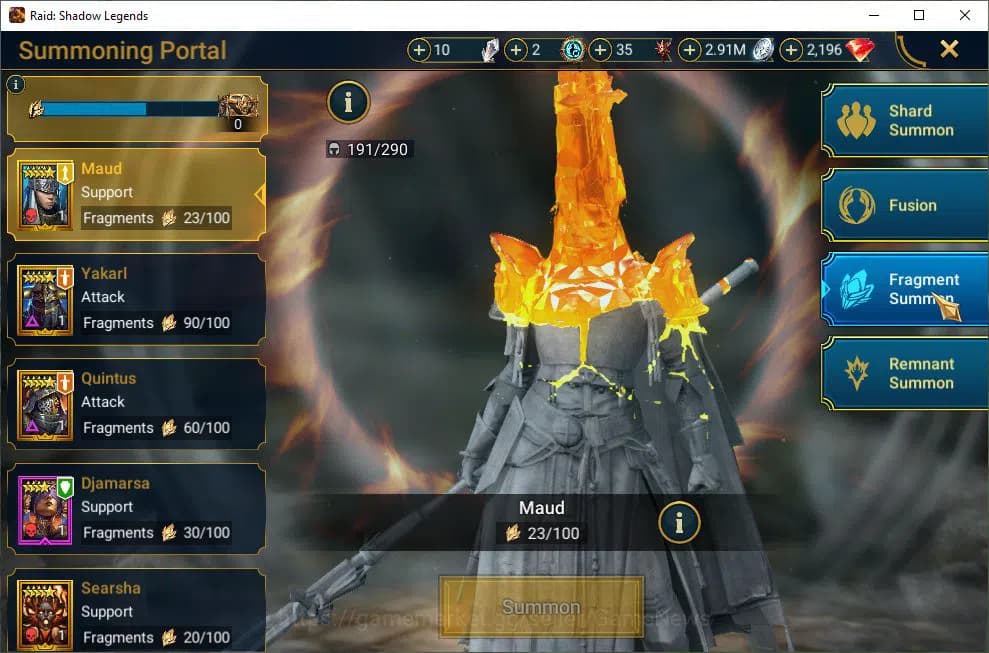Close the Summoning Portal screen
Image resolution: width=989 pixels, height=653 pixels.
tap(949, 49)
